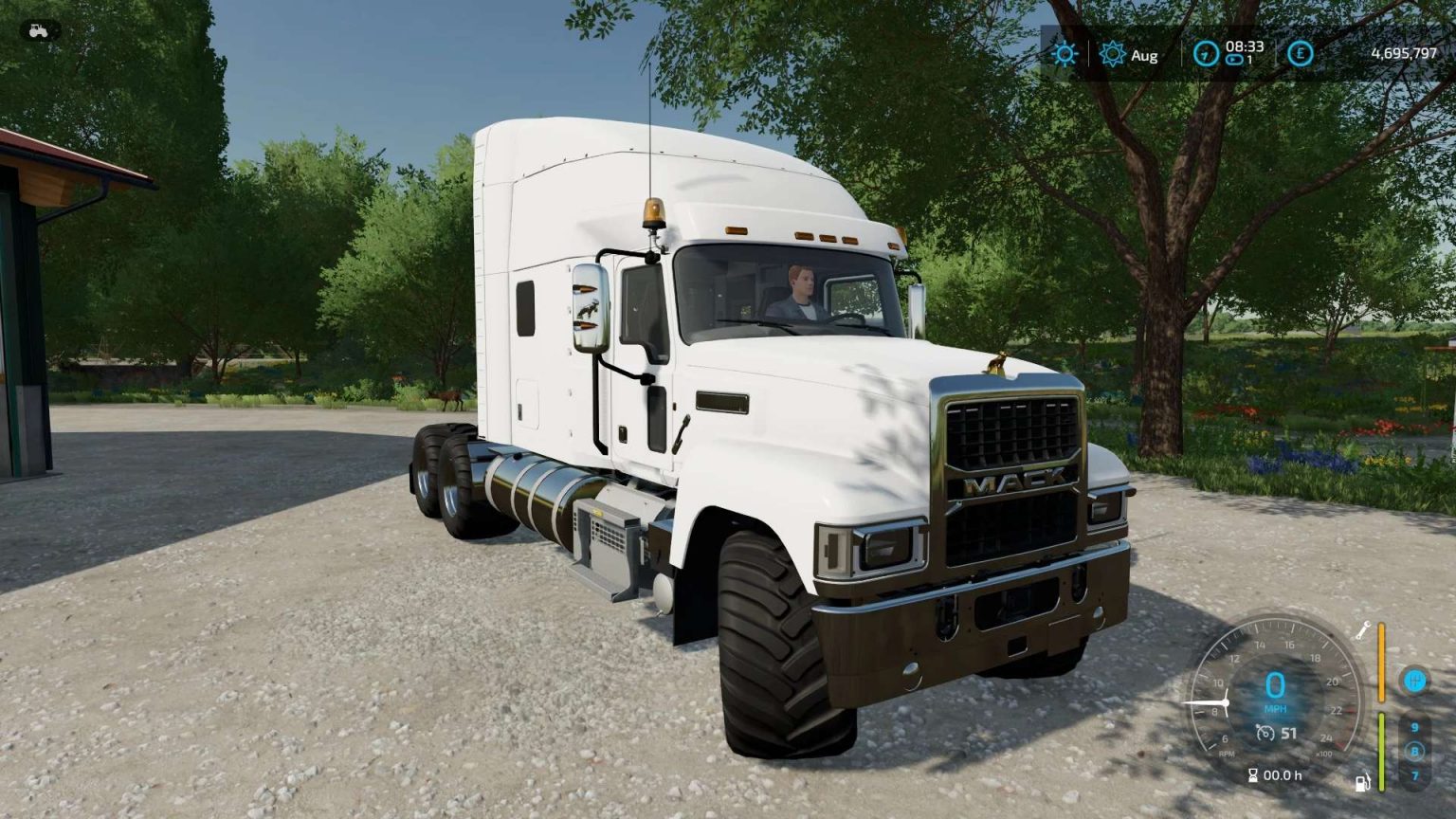Viewport: 1456px width, 819px height.
Task: Open the tractor menu icon top-left
Action: click(38, 31)
